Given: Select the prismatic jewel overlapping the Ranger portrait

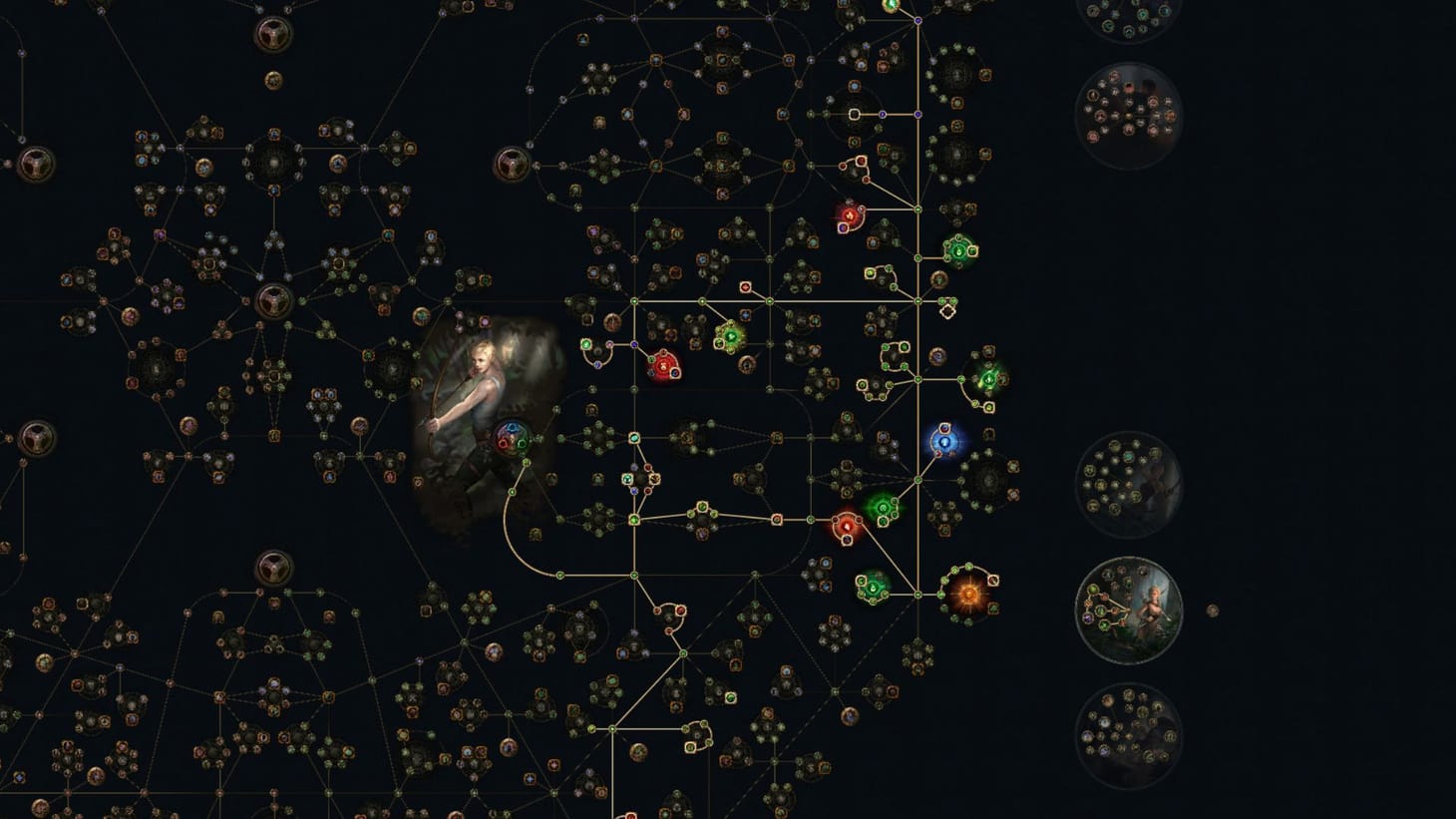Looking at the screenshot, I should click(x=512, y=434).
